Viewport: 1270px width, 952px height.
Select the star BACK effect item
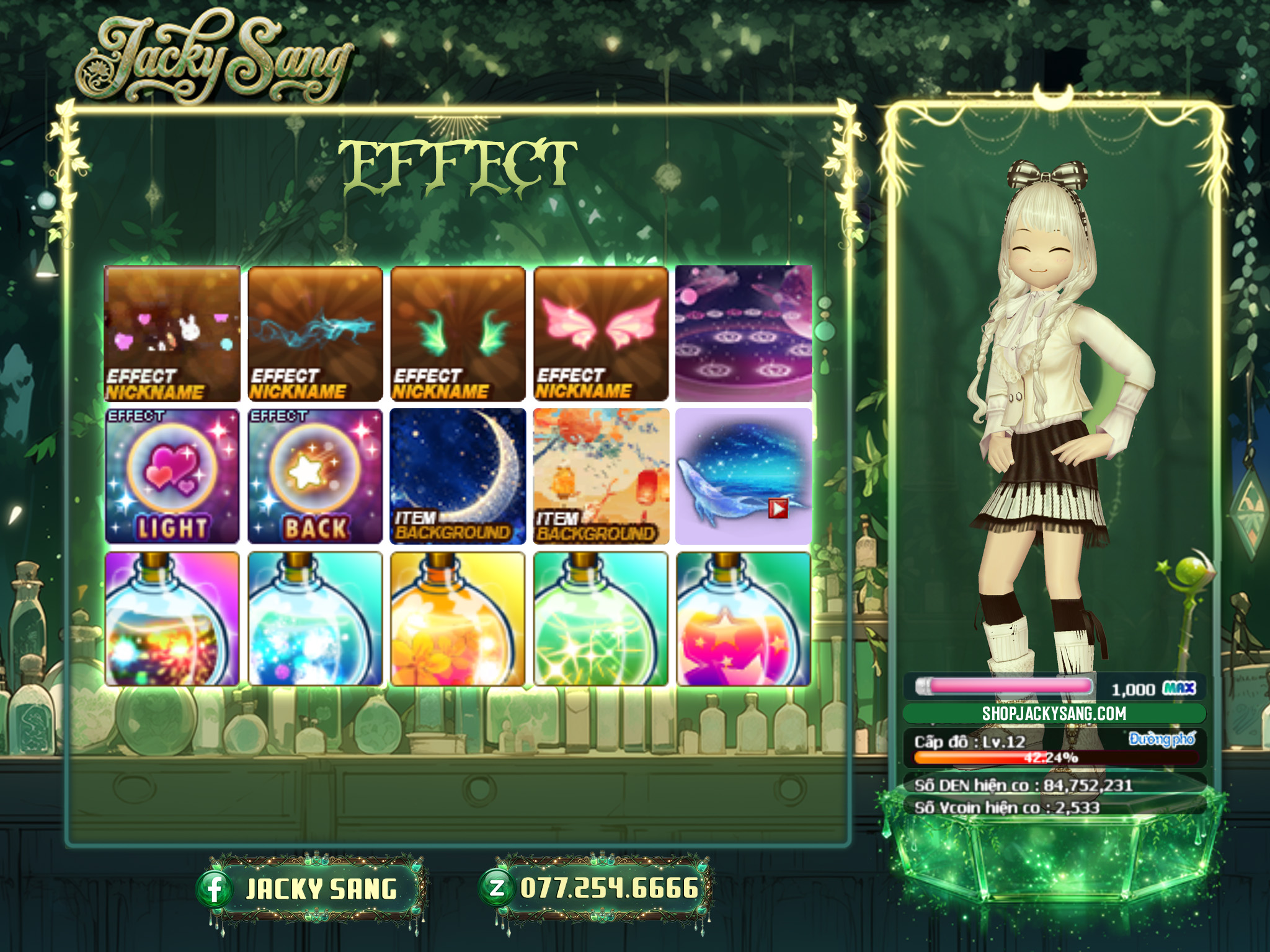[x=315, y=476]
